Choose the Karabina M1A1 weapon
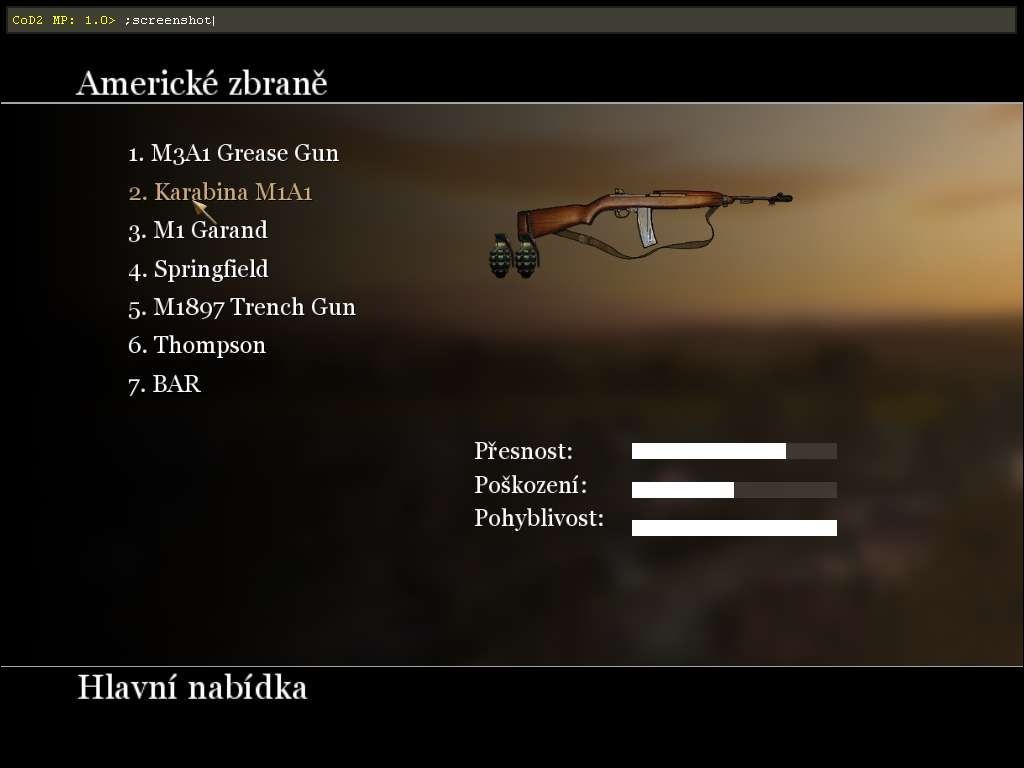The width and height of the screenshot is (1024, 768). (x=220, y=192)
